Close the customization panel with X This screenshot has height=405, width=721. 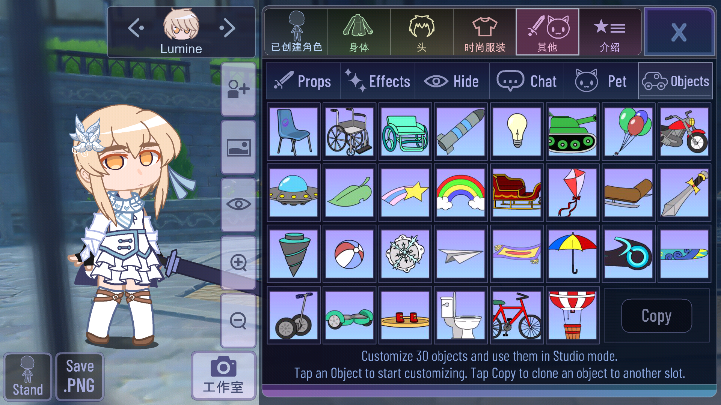click(678, 31)
